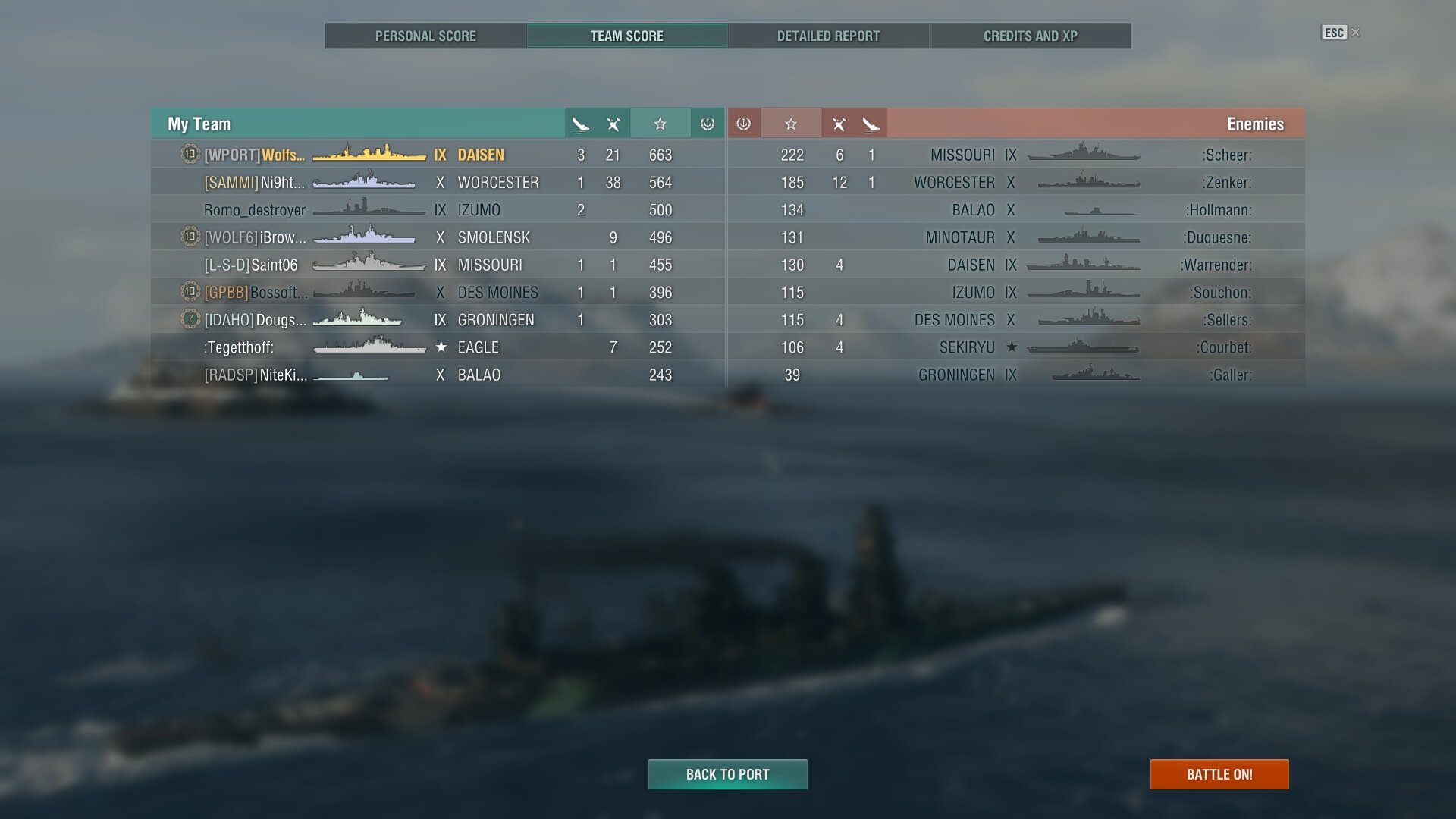The height and width of the screenshot is (819, 1456).
Task: Close the results screen with the X
Action: 1356,33
